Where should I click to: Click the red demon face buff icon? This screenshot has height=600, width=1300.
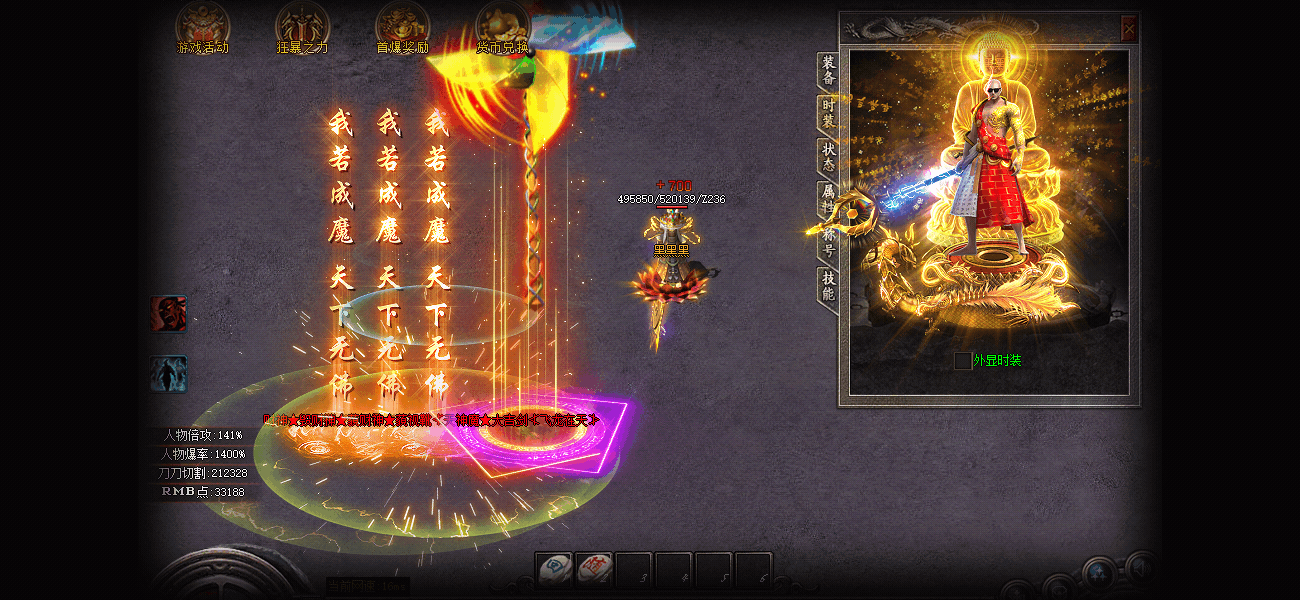click(168, 313)
